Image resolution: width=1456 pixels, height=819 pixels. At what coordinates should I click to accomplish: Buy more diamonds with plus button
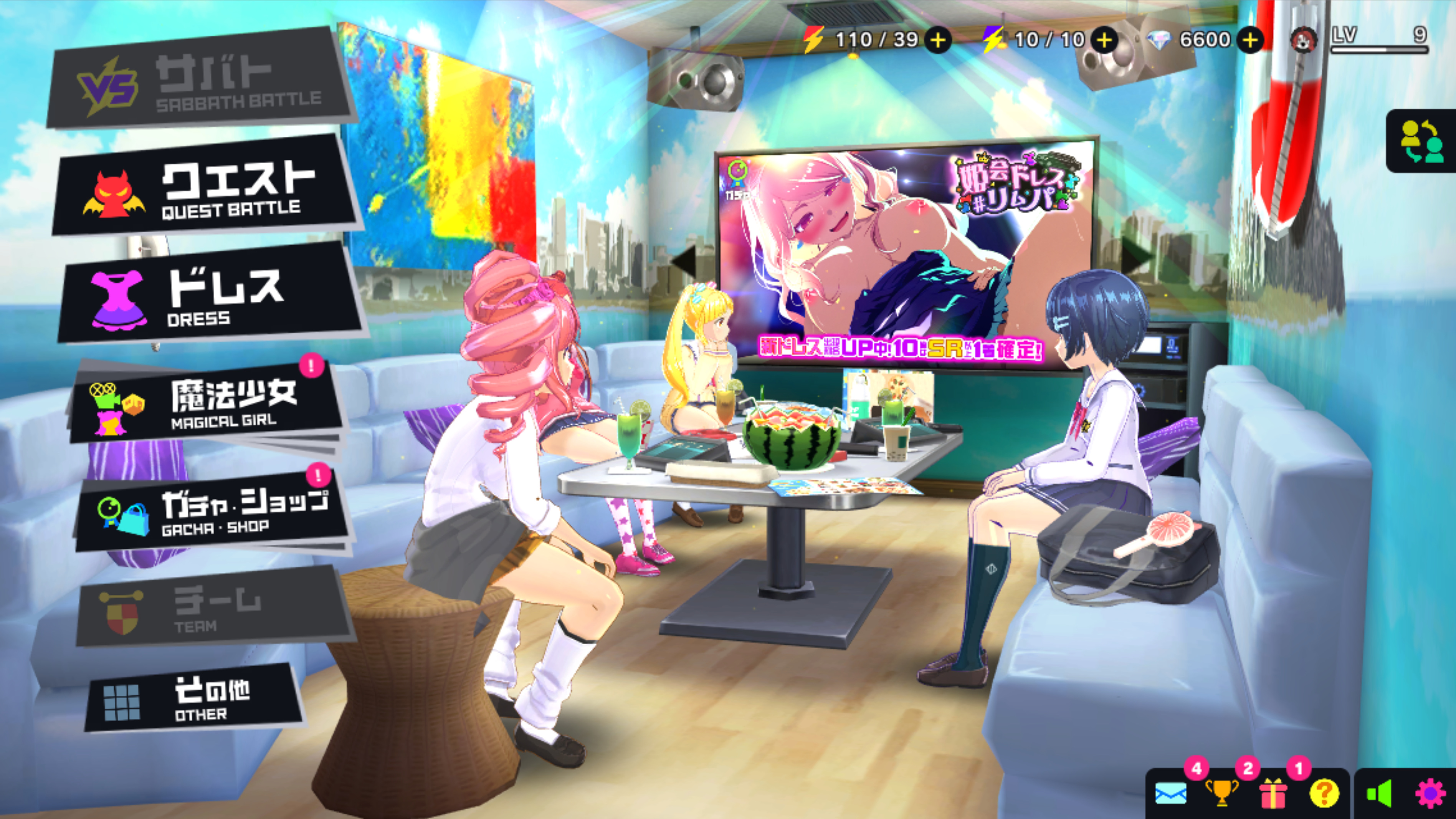click(x=1250, y=40)
